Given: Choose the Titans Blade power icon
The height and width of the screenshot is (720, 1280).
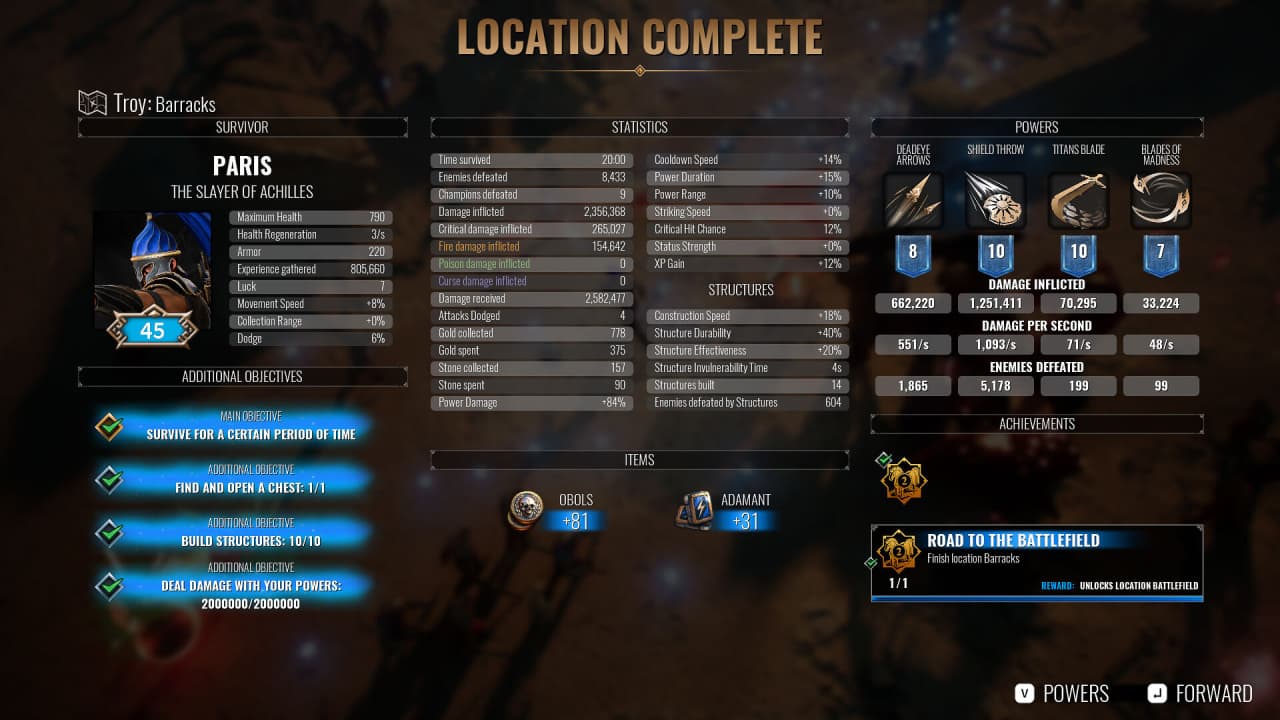Looking at the screenshot, I should (x=1078, y=201).
